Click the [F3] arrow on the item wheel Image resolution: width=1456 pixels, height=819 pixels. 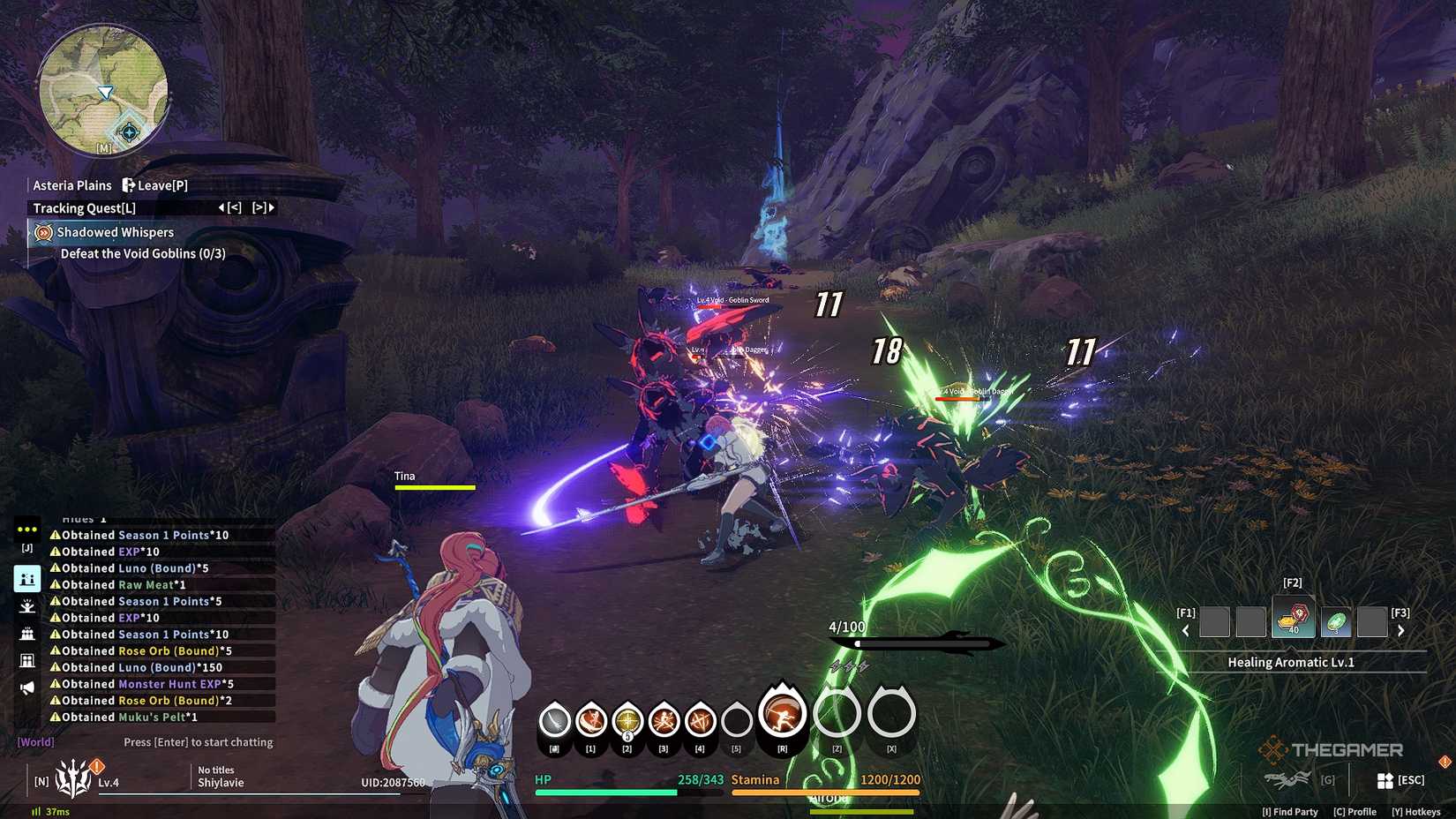1400,630
